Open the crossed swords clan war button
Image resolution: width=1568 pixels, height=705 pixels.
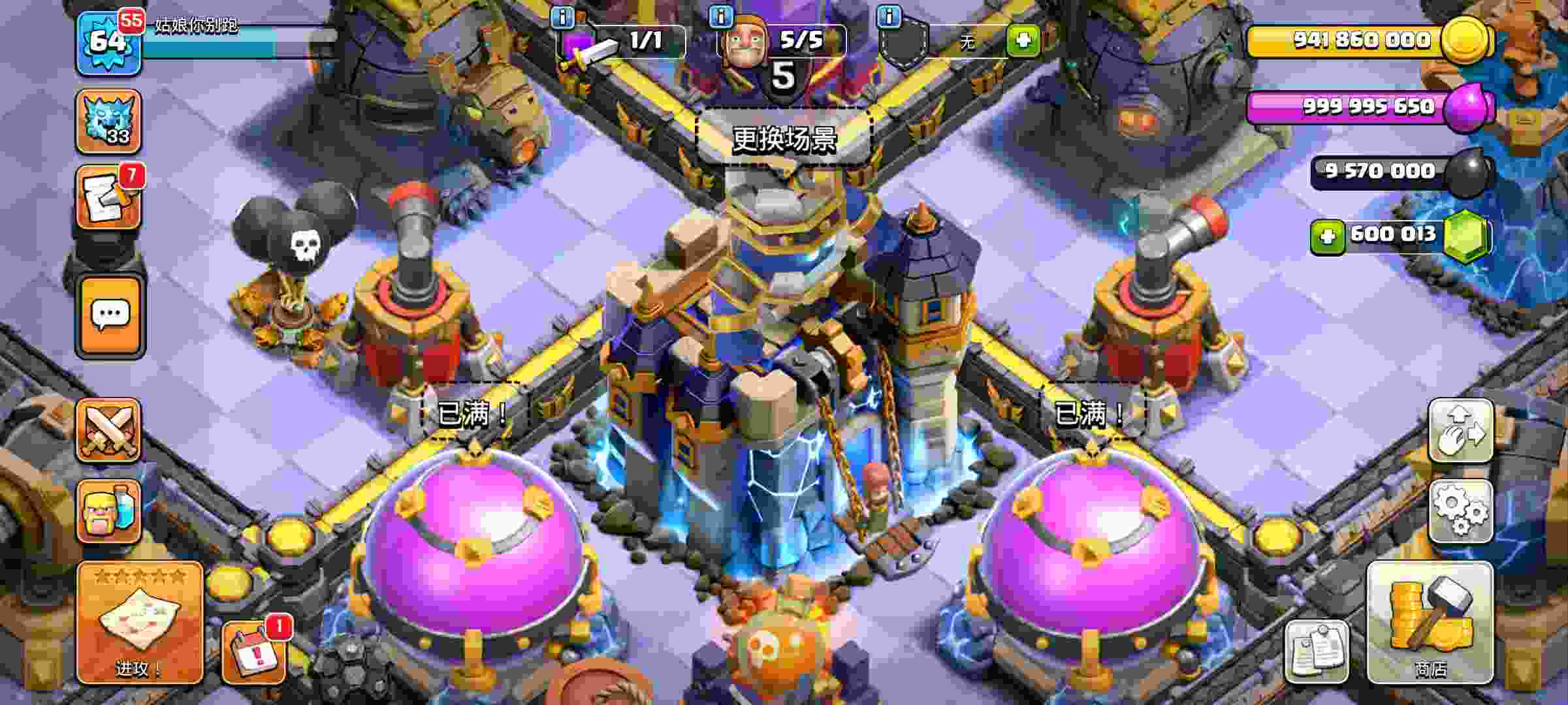108,430
